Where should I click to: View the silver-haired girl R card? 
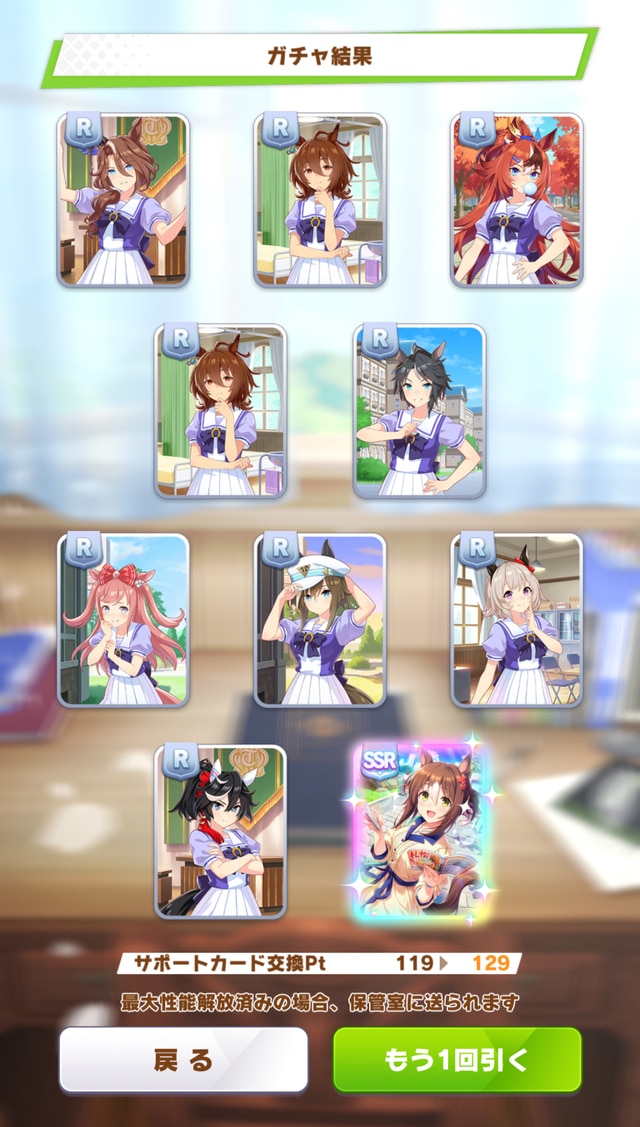click(516, 620)
